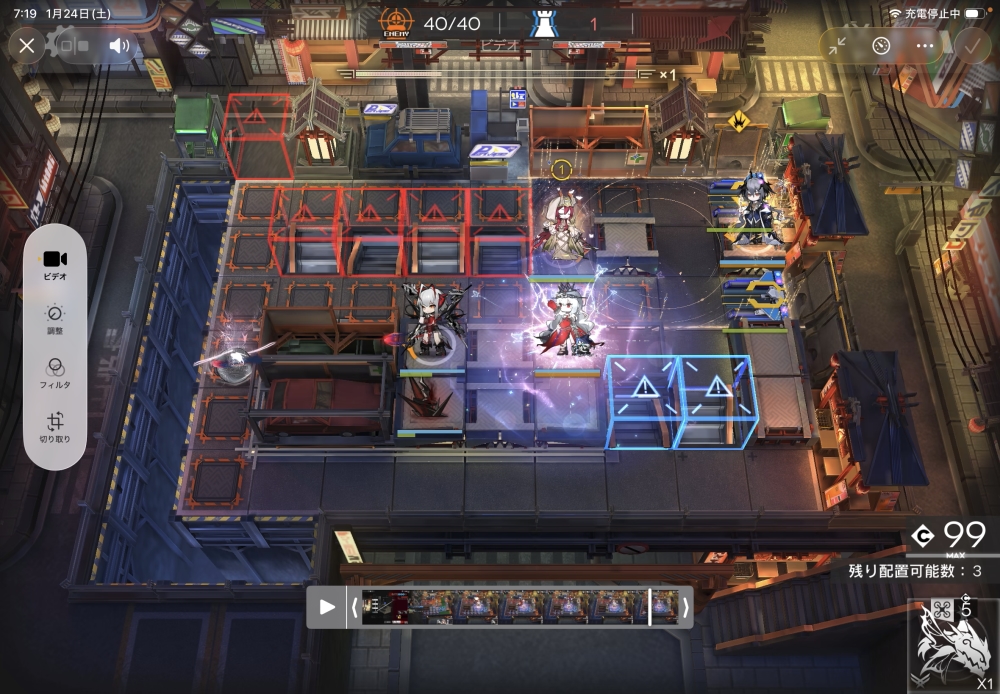Play the video clip from the timeline bar

tap(326, 606)
